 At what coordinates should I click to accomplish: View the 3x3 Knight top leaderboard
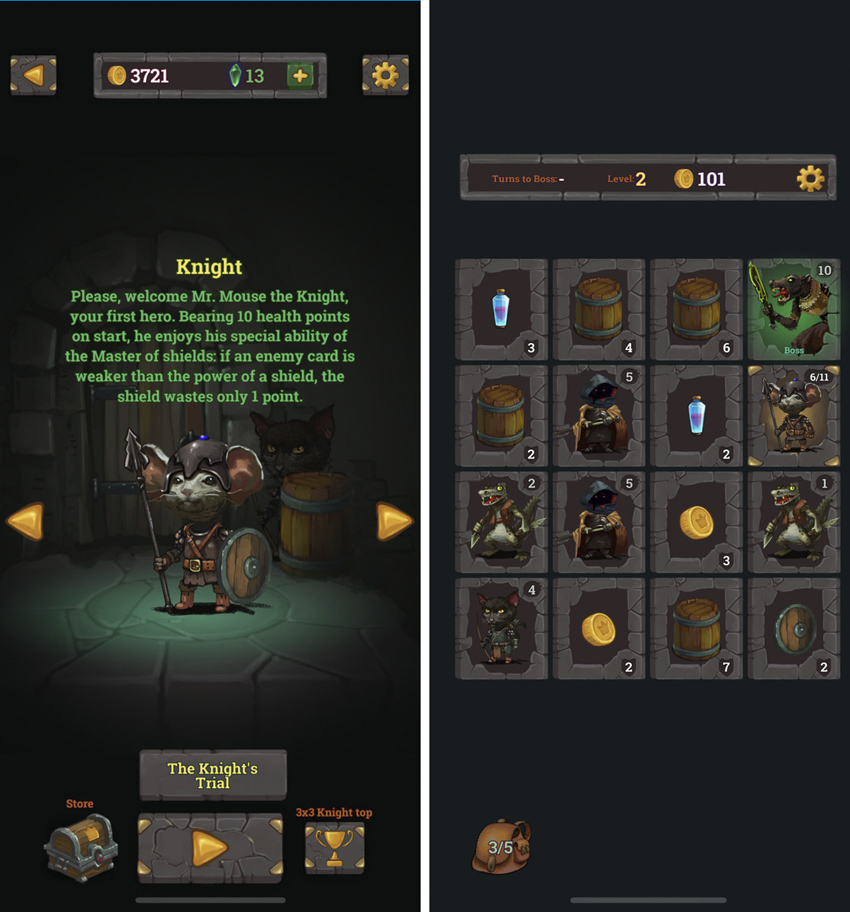point(334,847)
